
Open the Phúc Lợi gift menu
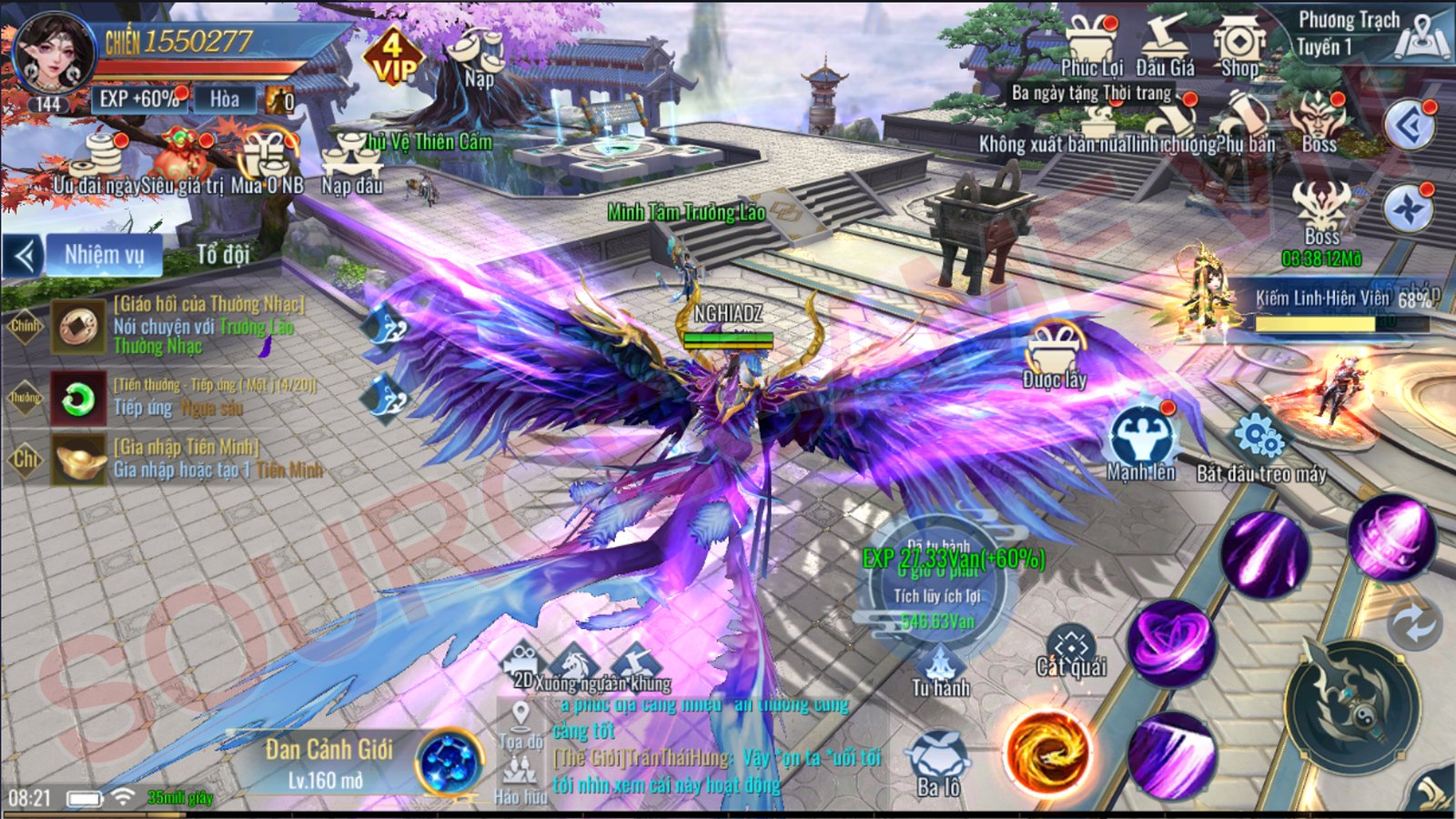coord(1091,45)
